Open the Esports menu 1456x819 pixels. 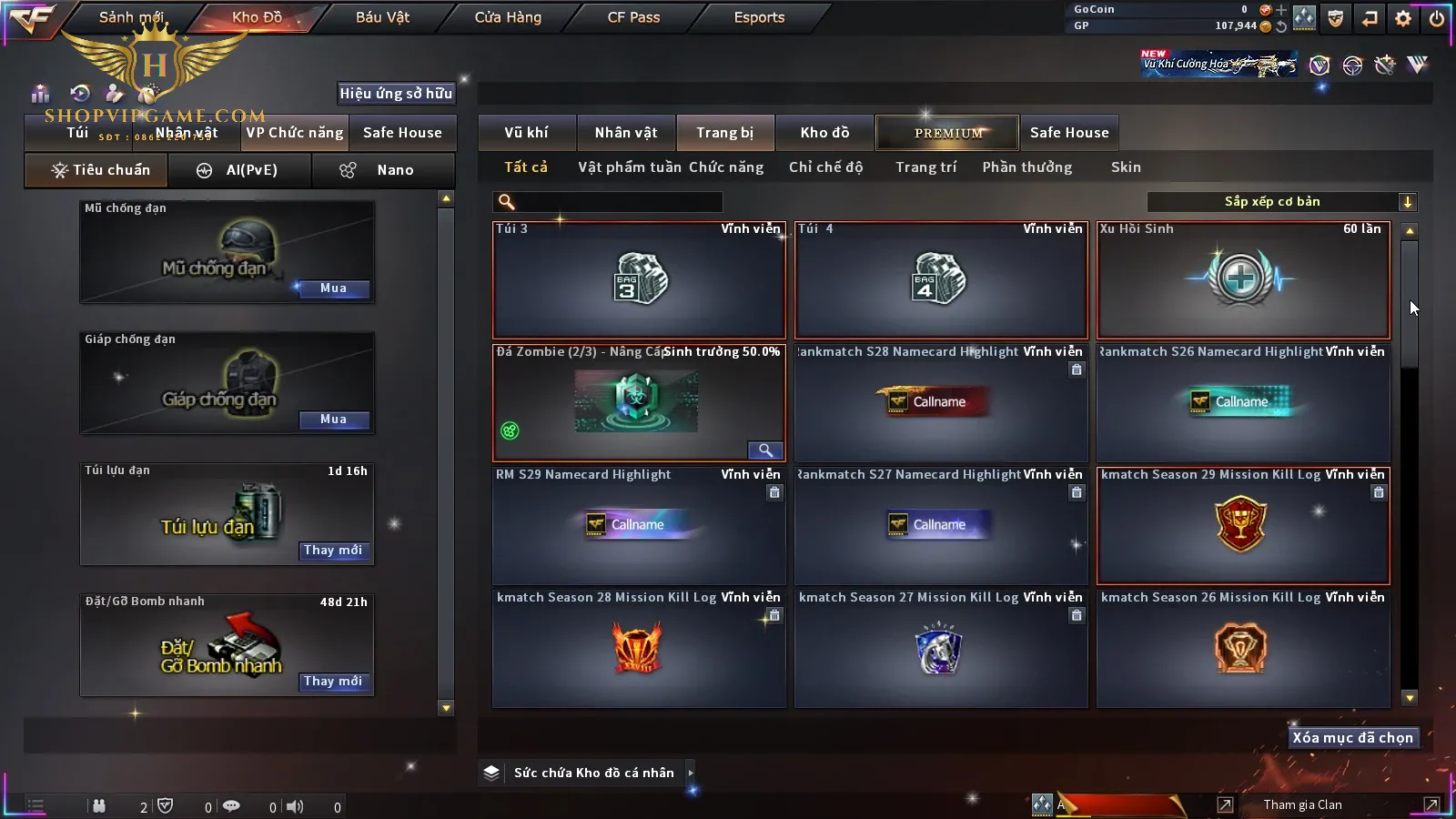(x=759, y=17)
